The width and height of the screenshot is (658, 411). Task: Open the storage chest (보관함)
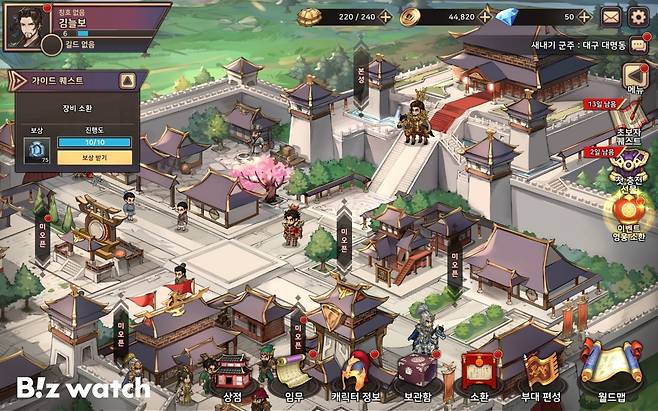(415, 376)
